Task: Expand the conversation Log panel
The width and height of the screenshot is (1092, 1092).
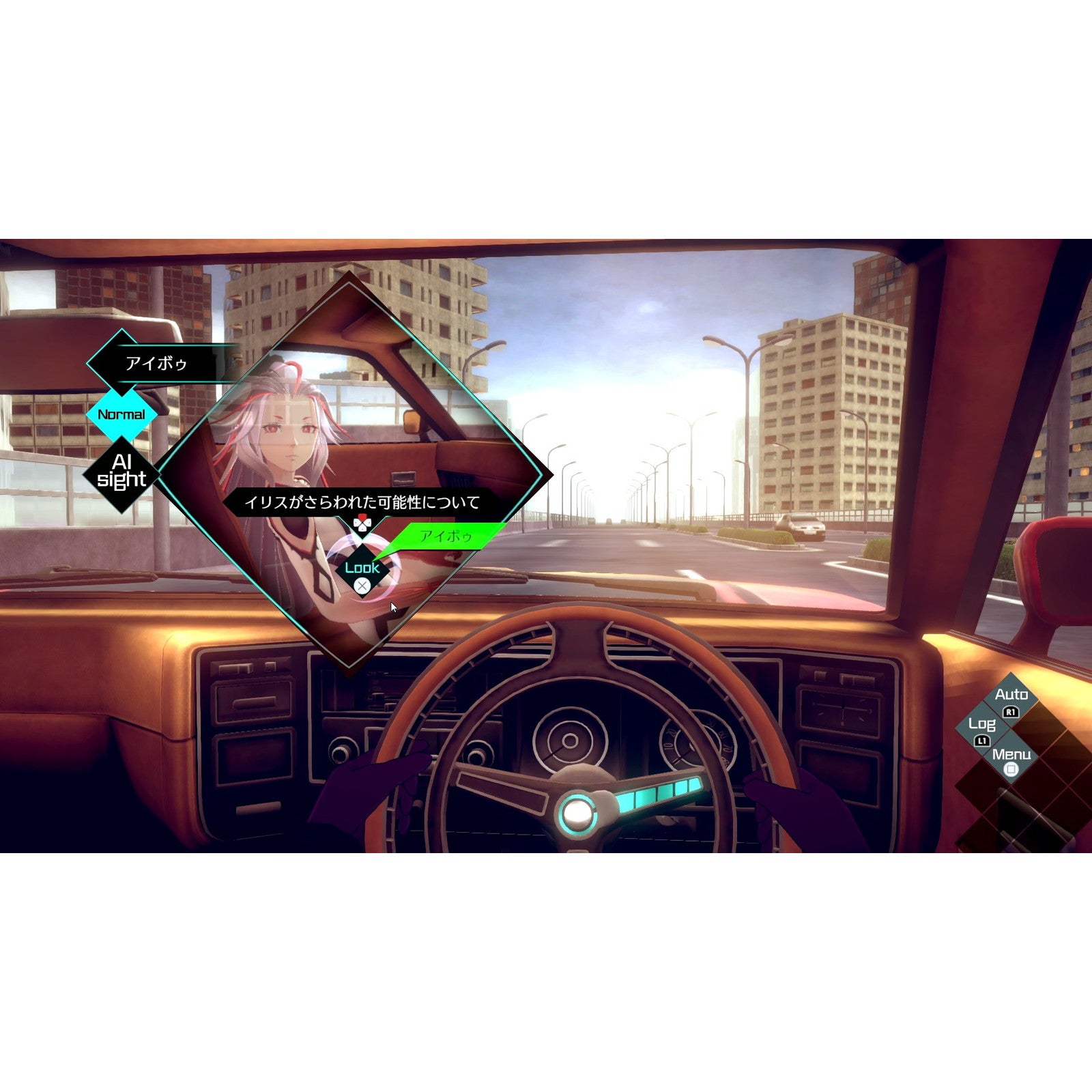Action: (x=981, y=725)
